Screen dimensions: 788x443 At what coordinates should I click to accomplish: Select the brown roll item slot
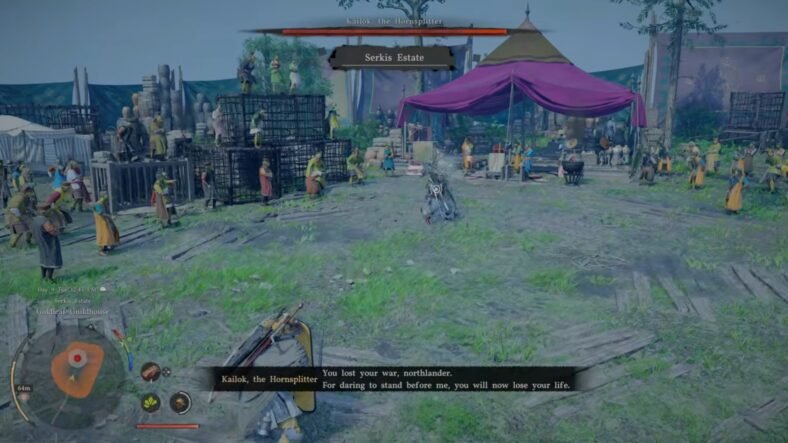pyautogui.click(x=150, y=372)
